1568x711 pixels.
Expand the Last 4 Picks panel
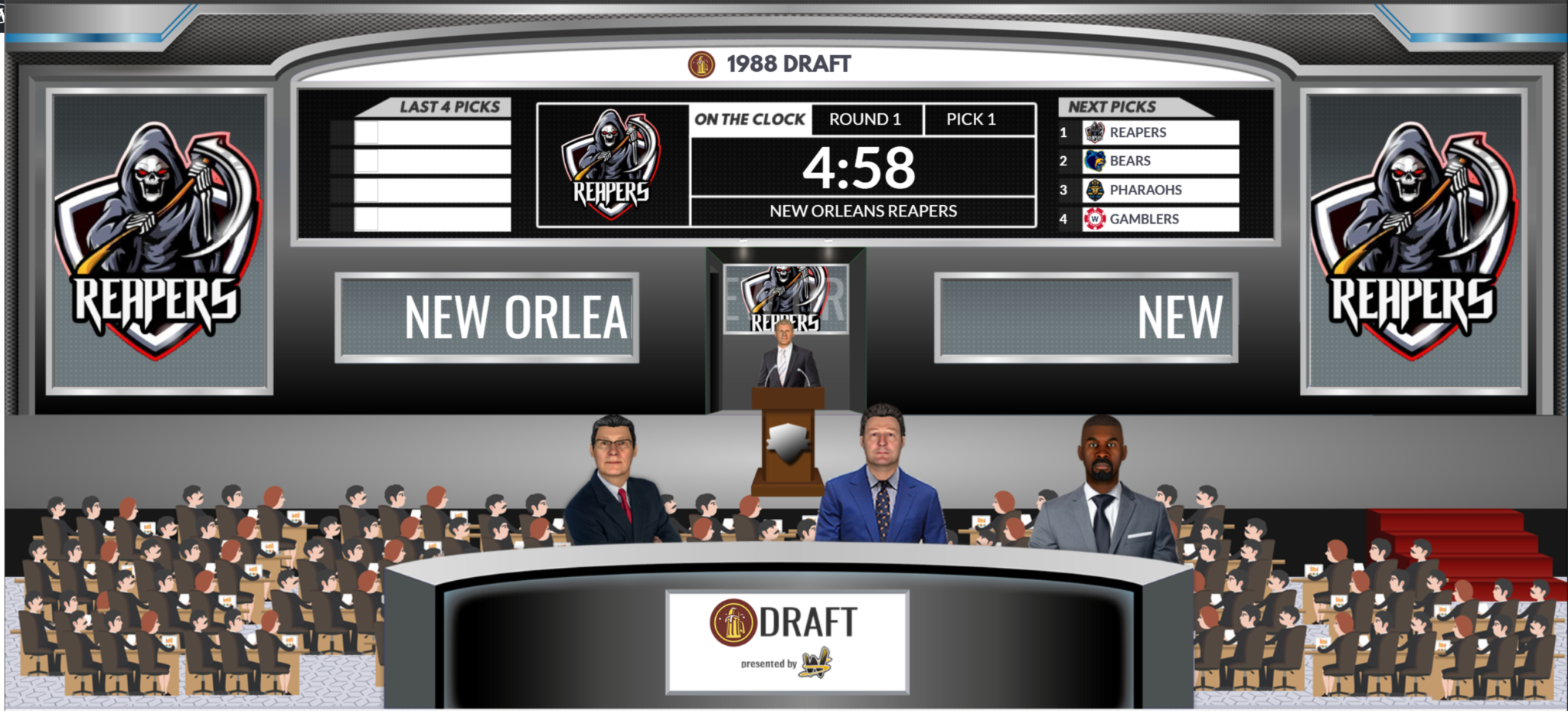click(450, 106)
